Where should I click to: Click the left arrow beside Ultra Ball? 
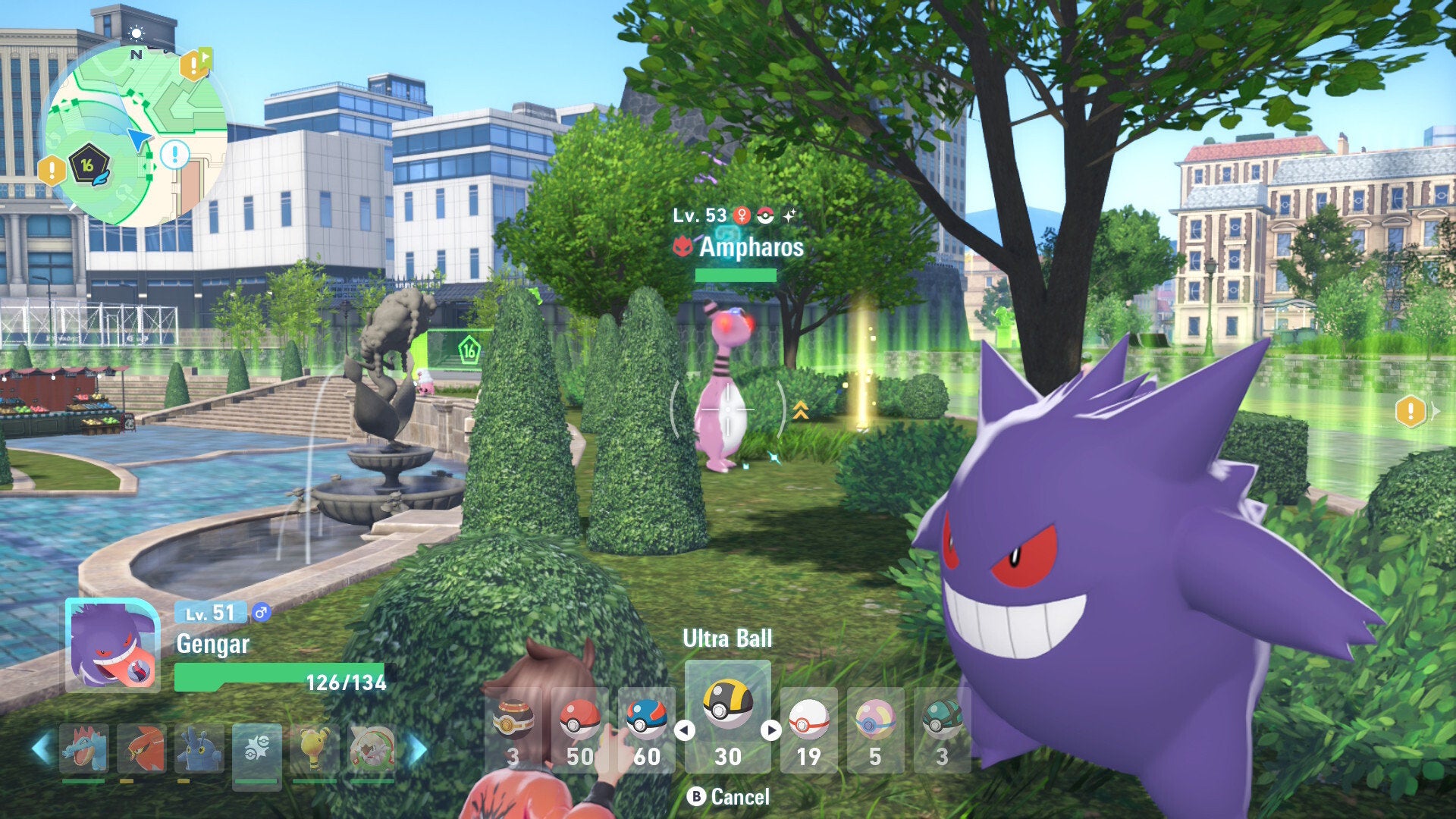[x=685, y=730]
